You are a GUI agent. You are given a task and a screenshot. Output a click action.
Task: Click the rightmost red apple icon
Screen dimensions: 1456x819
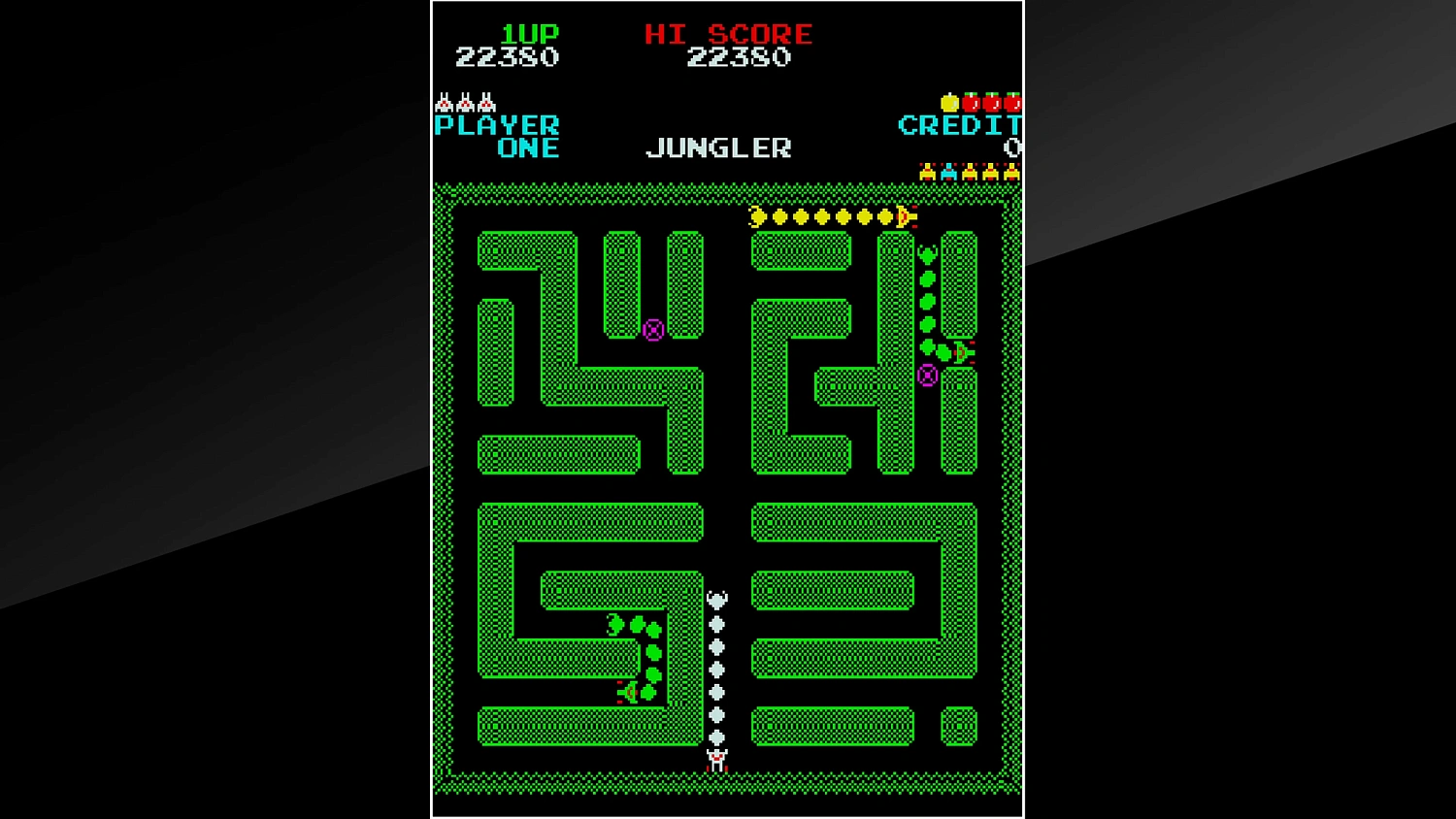1012,103
